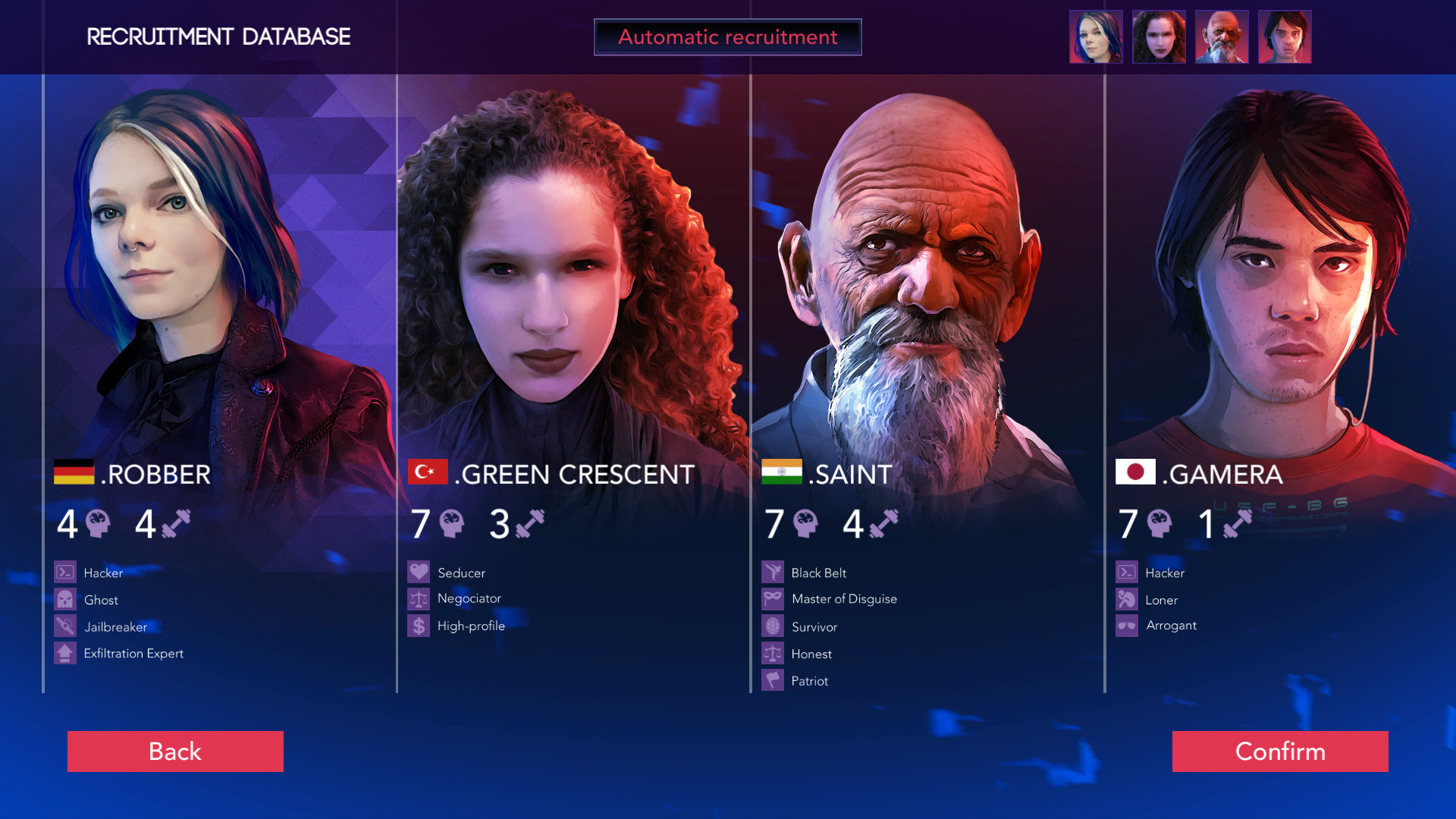1456x819 pixels.
Task: Click the Negociator scales icon under .GREEN CRESCENT
Action: pos(418,598)
